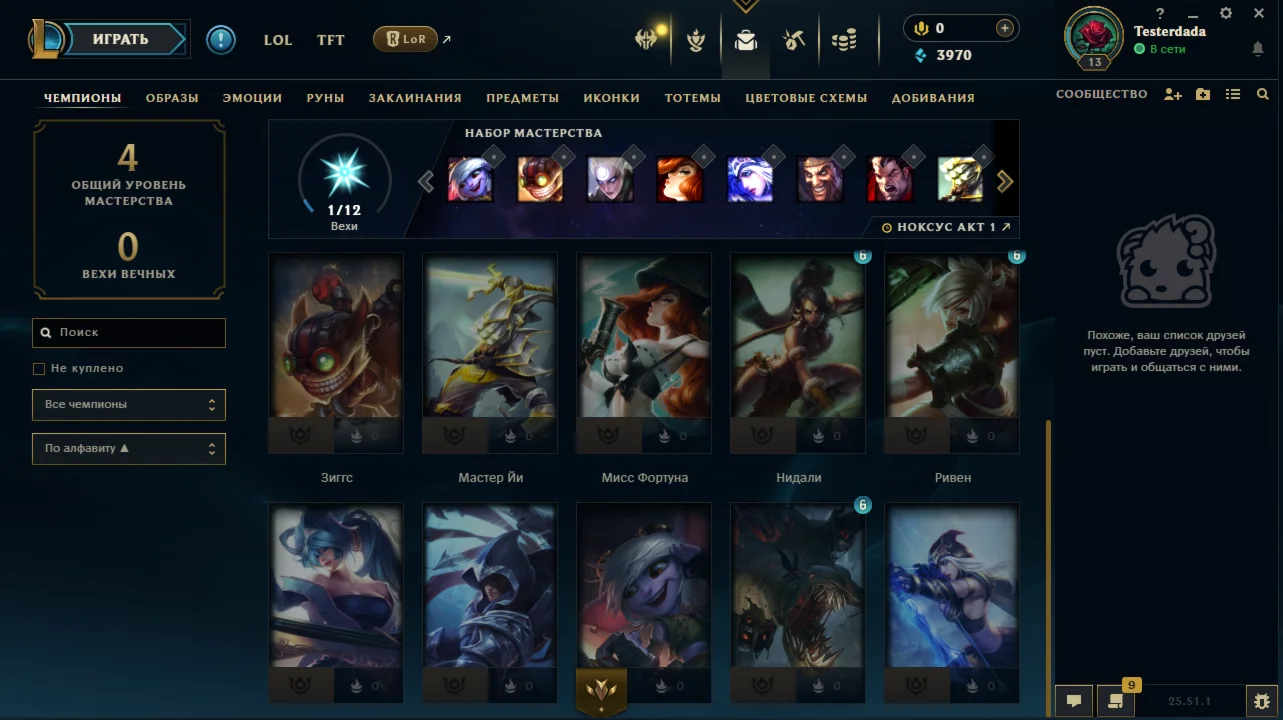The image size is (1283, 720).
Task: Open the chat window icon
Action: (x=1072, y=701)
